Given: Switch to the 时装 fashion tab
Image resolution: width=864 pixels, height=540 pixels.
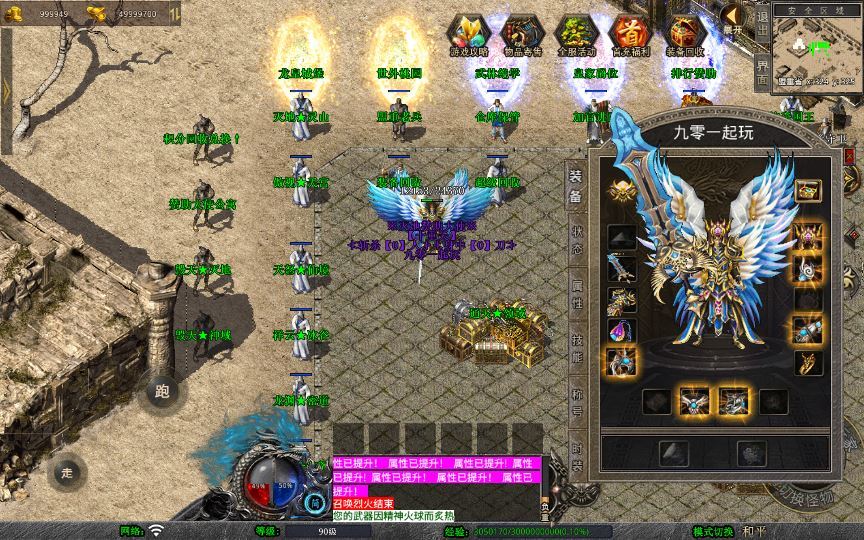Looking at the screenshot, I should (577, 452).
